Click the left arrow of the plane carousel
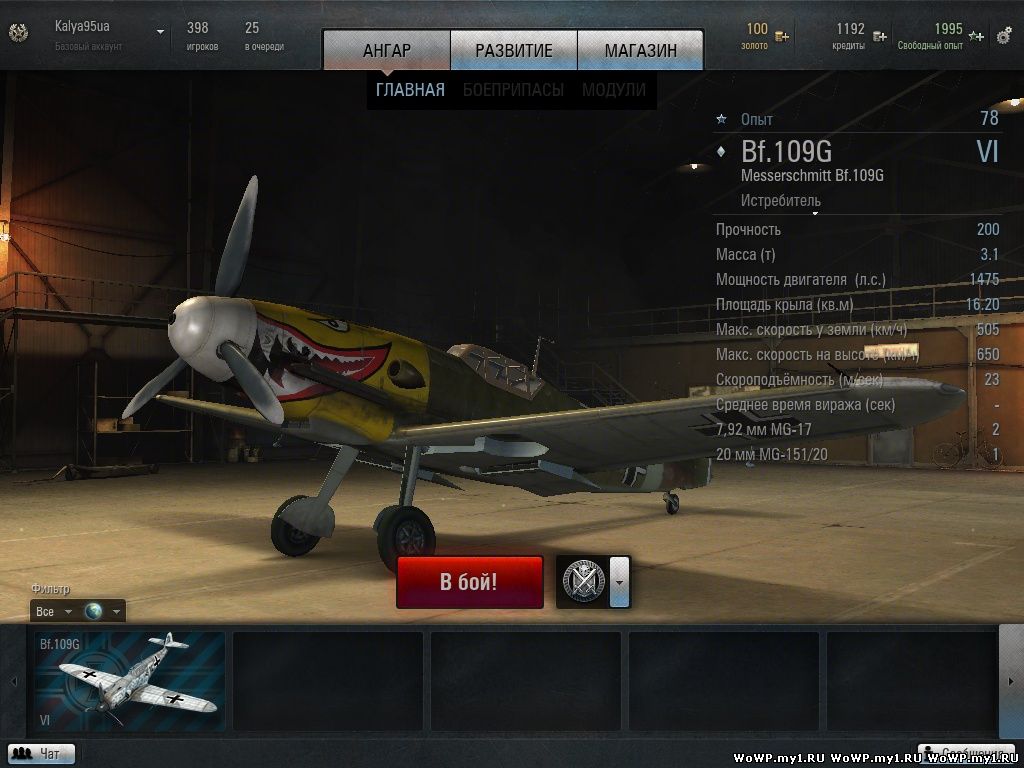Image resolution: width=1024 pixels, height=768 pixels. (x=14, y=681)
